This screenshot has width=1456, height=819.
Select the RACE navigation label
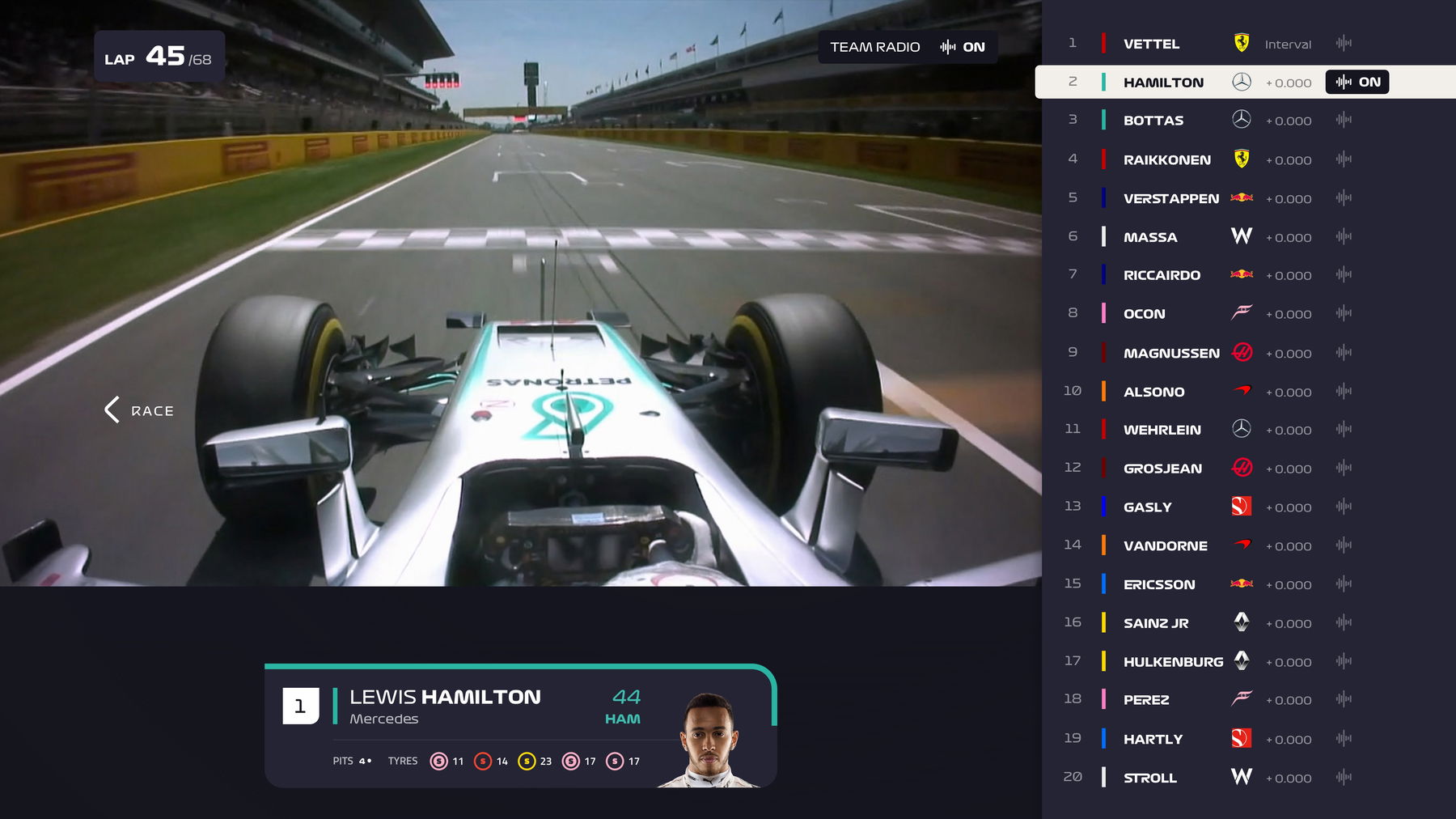pos(153,411)
